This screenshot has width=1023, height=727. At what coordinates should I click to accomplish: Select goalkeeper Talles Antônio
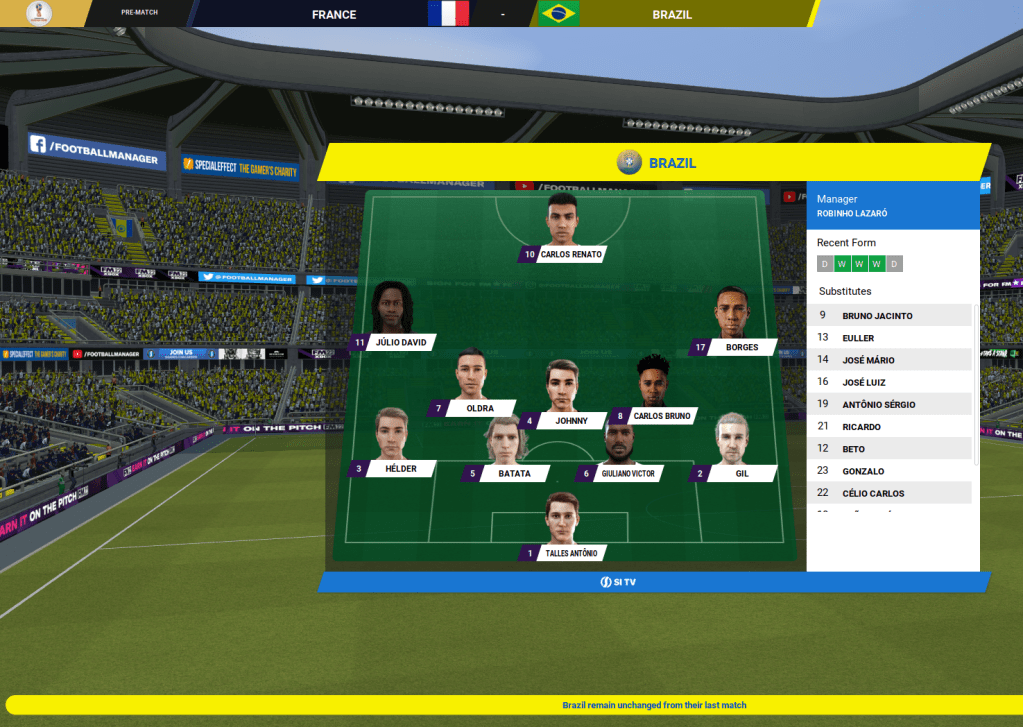570,553
